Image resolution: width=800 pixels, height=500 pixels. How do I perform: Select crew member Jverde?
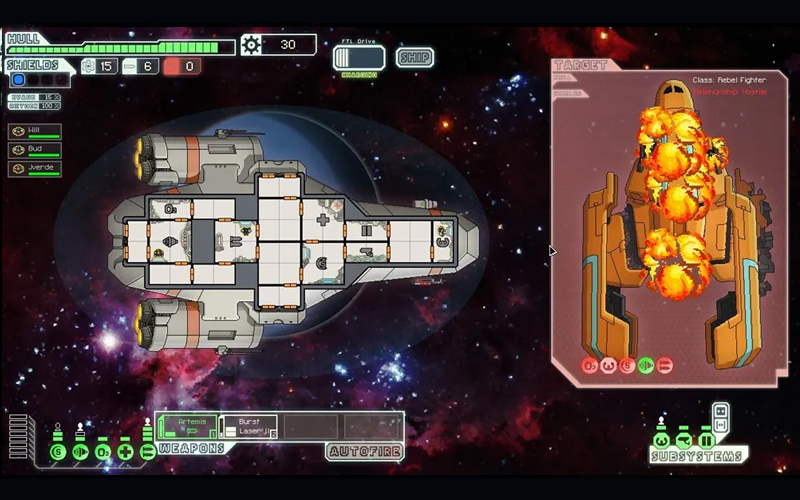point(35,168)
